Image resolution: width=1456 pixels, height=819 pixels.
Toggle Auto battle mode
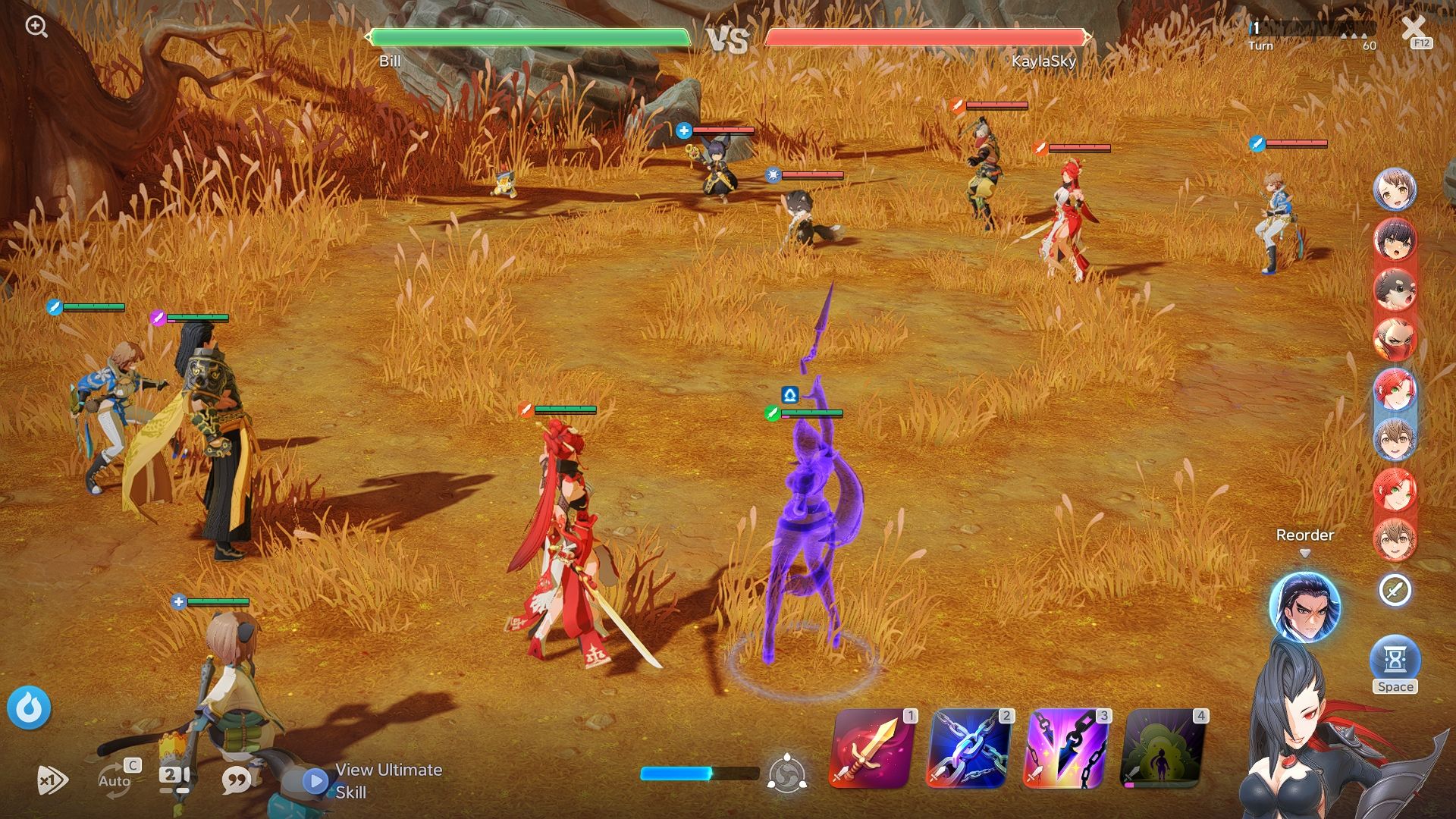pos(115,780)
